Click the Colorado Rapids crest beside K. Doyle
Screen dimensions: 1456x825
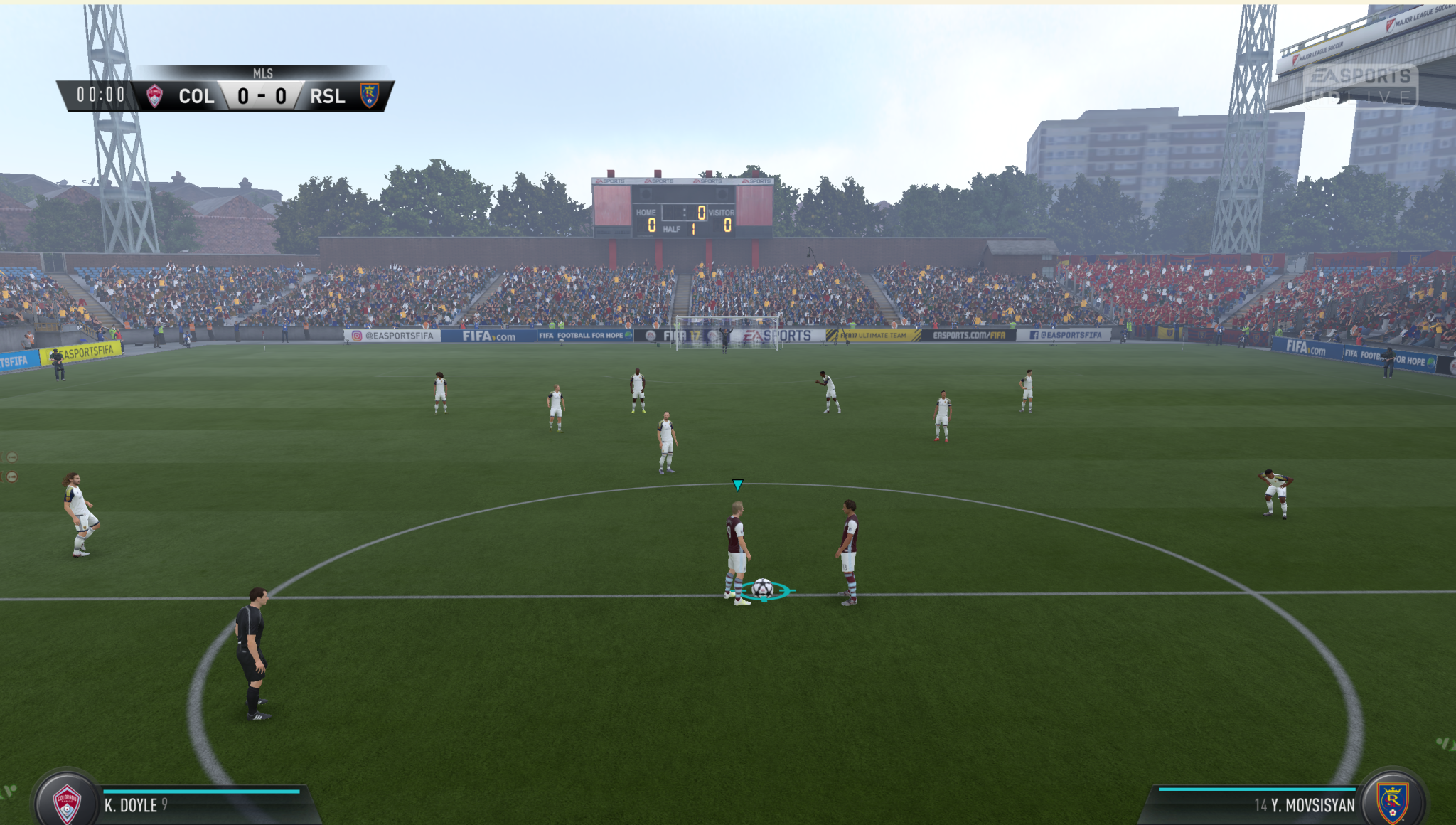tap(67, 803)
